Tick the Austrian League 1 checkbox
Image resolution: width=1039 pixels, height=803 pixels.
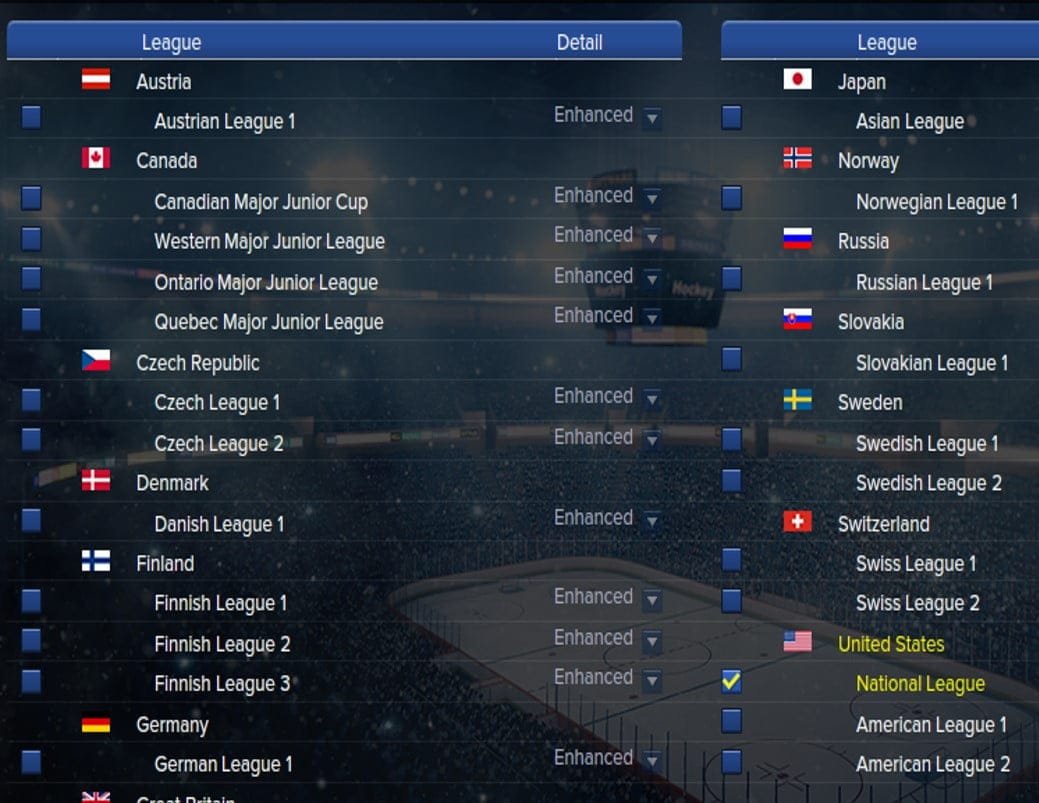pyautogui.click(x=31, y=118)
